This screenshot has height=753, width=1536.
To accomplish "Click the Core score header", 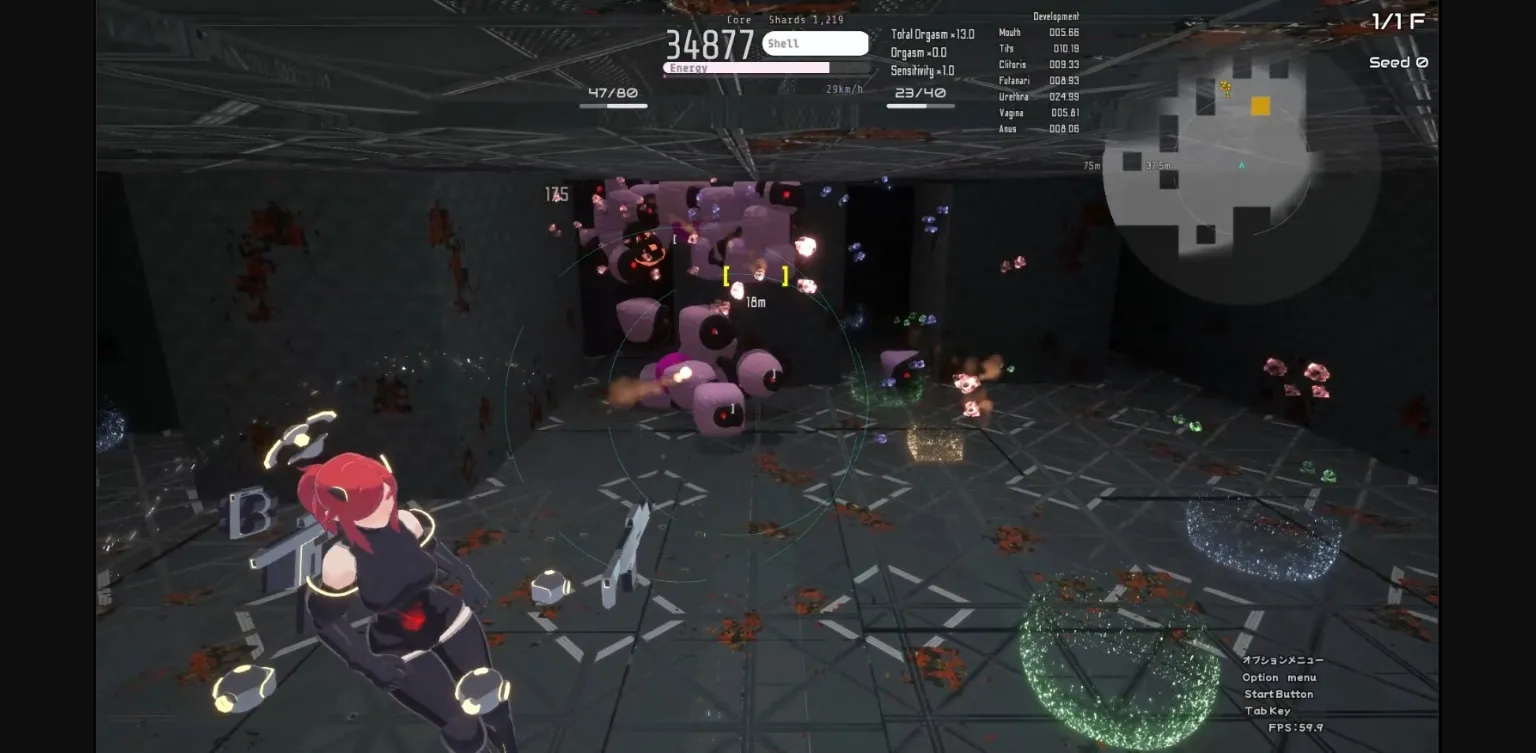I will tap(739, 19).
